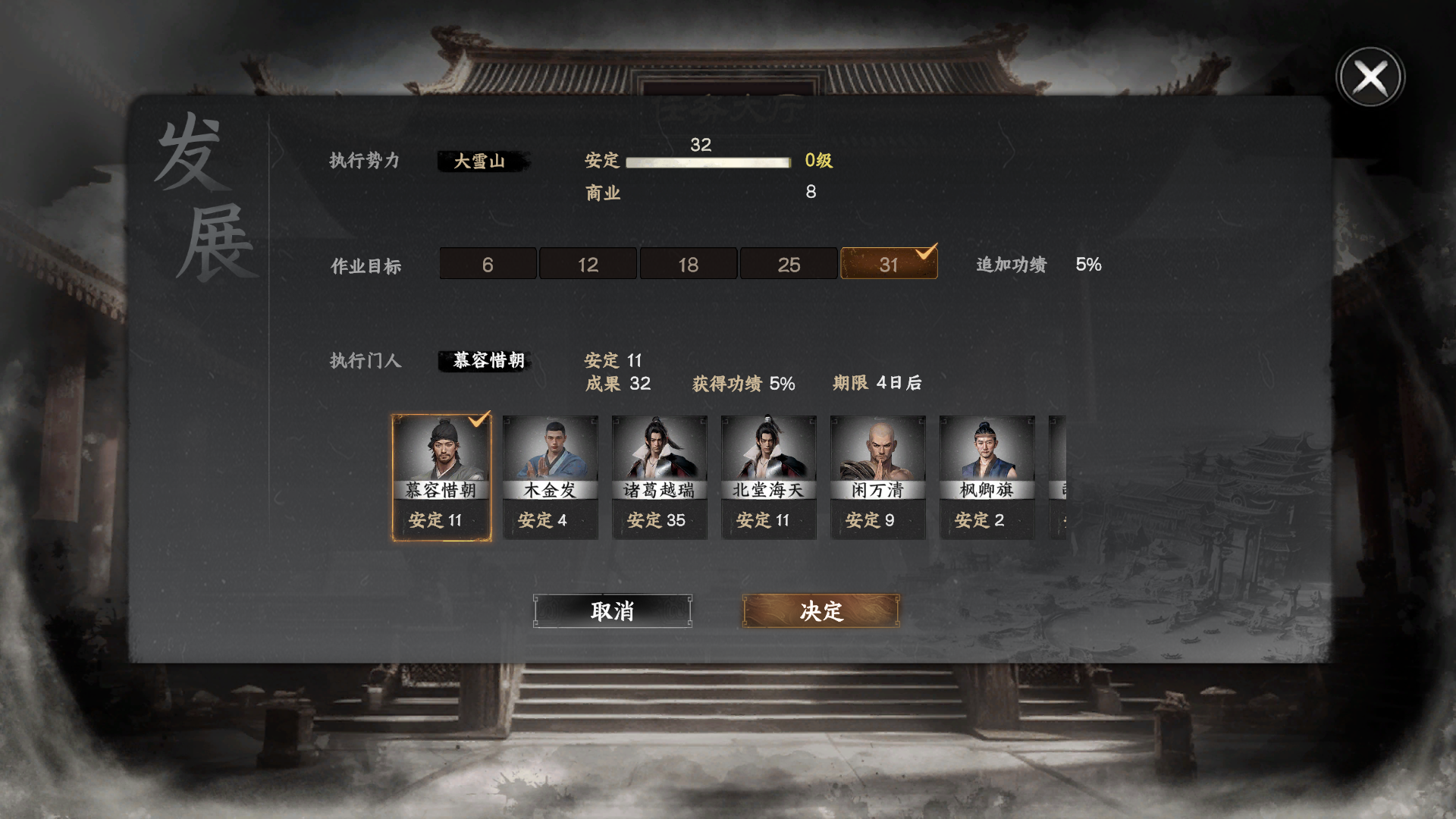Select work target 18
The width and height of the screenshot is (1456, 819).
click(688, 264)
